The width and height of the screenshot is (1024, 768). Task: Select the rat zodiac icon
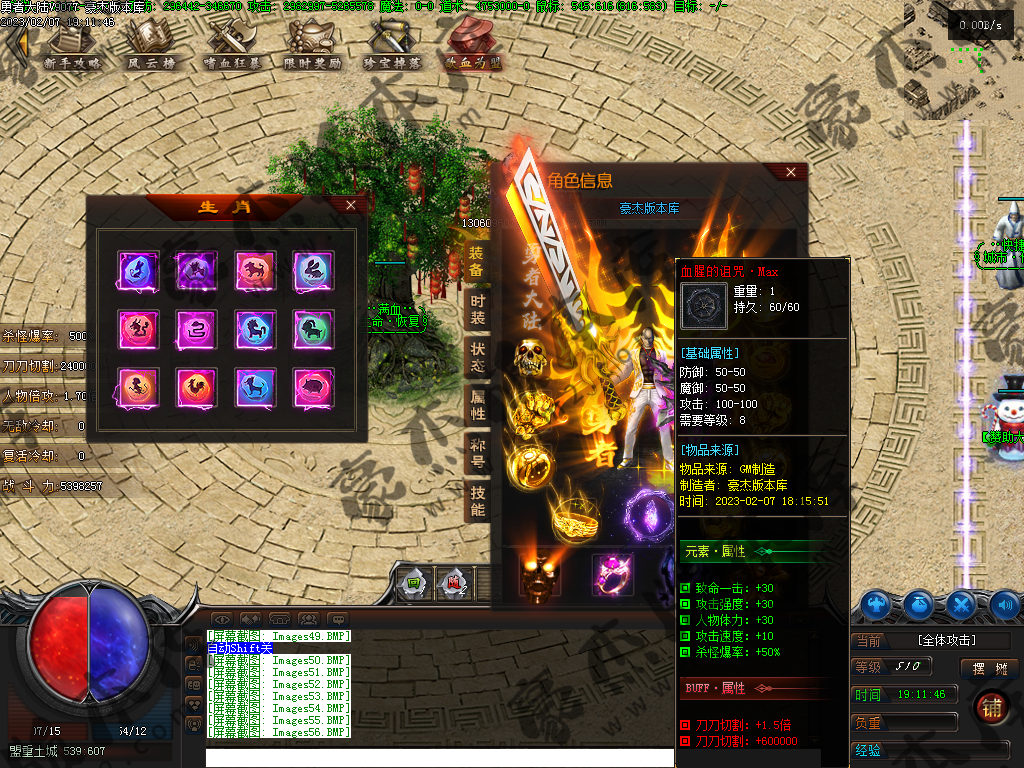(136, 269)
